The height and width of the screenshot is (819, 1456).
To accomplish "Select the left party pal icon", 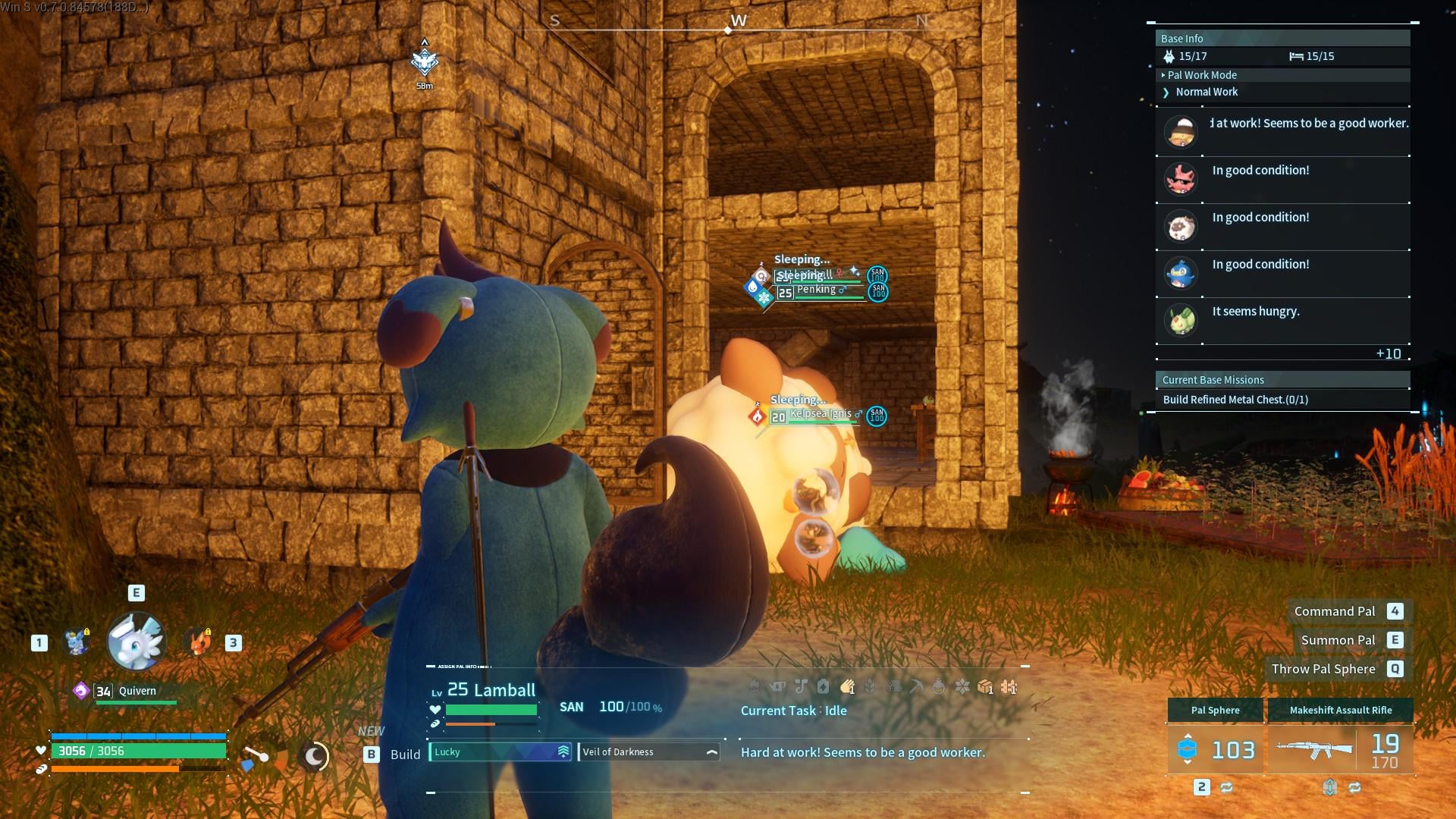I will pyautogui.click(x=77, y=642).
